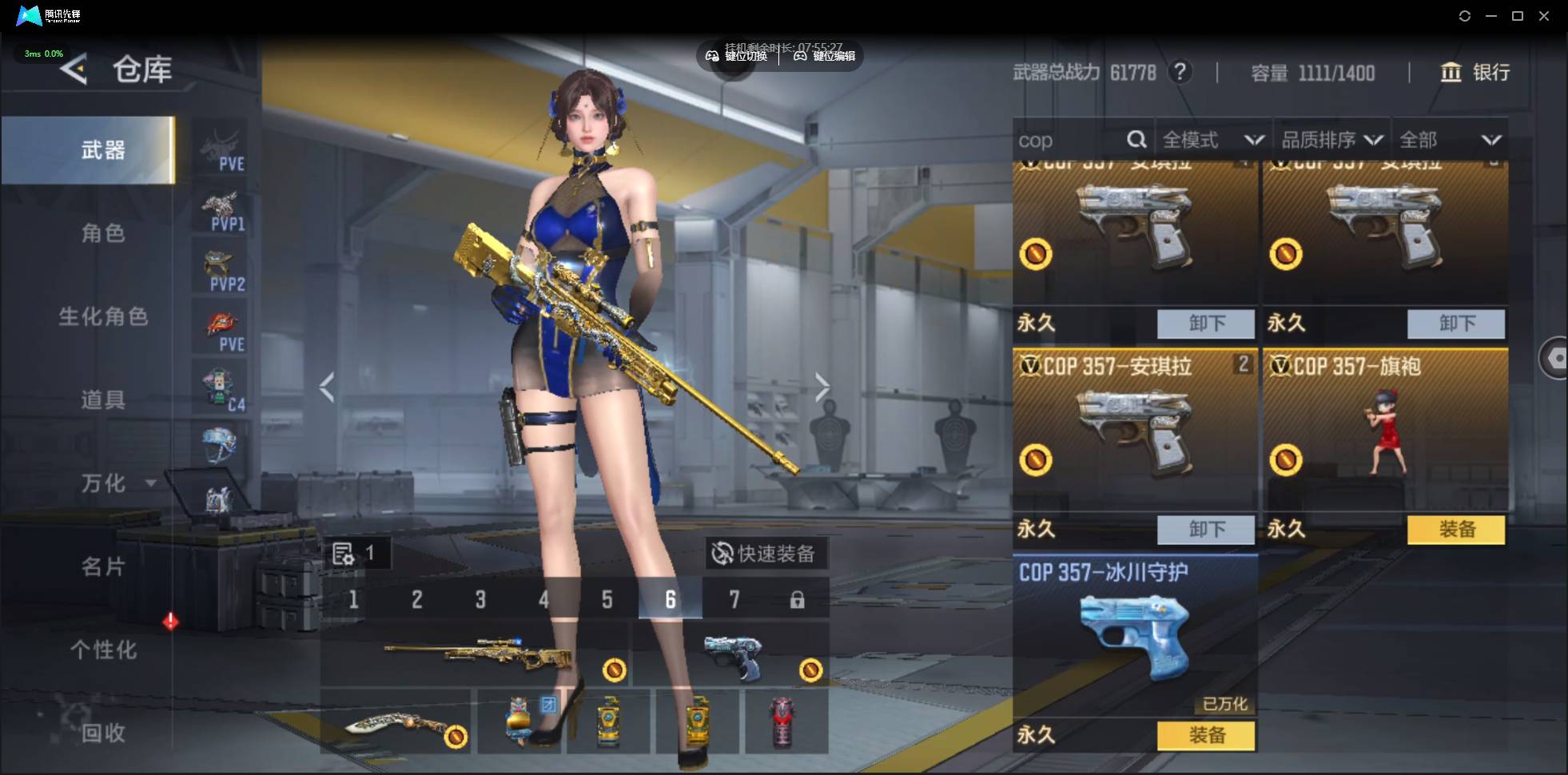This screenshot has width=1568, height=775.
Task: Select the 道具 tab
Action: (103, 399)
